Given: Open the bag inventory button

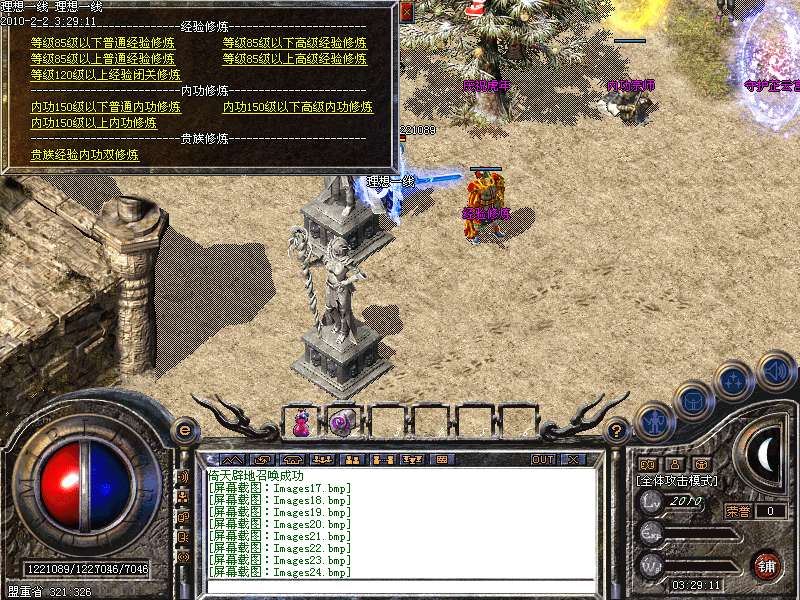Looking at the screenshot, I should (x=693, y=400).
